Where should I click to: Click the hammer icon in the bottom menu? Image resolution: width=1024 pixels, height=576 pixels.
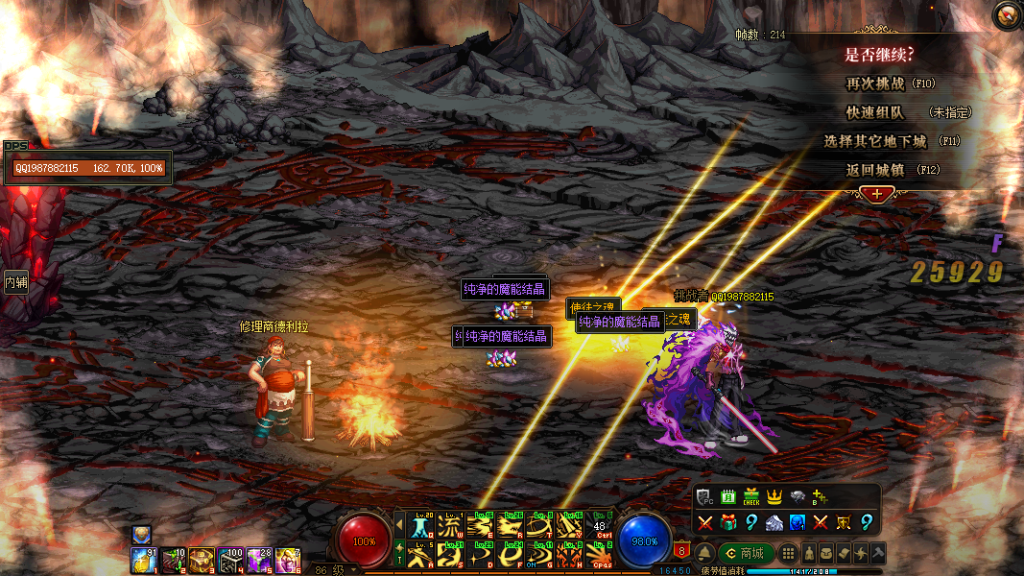pyautogui.click(x=878, y=553)
